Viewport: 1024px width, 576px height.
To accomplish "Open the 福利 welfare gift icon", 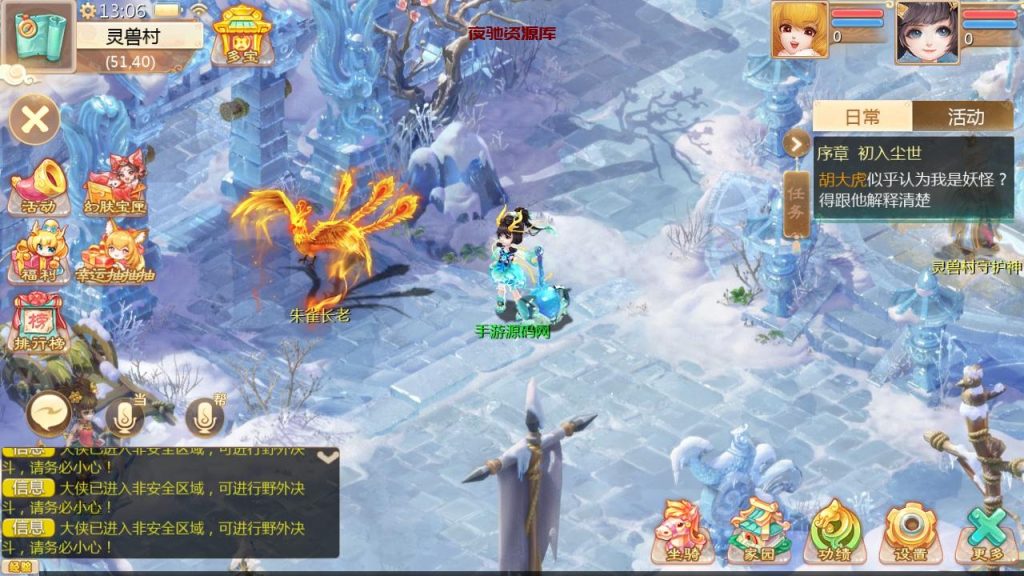I will 39,252.
